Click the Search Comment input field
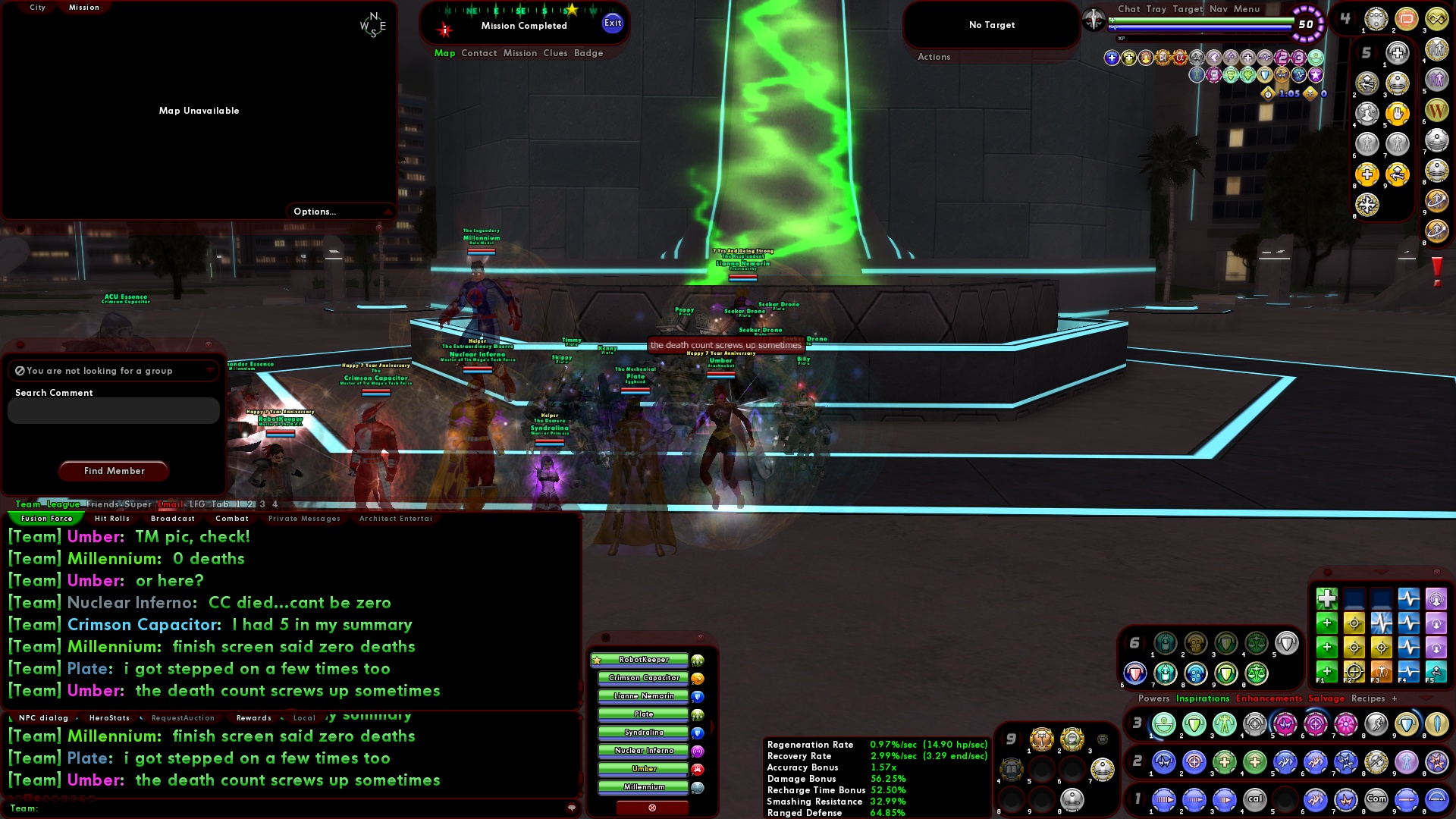This screenshot has width=1456, height=819. [x=112, y=410]
